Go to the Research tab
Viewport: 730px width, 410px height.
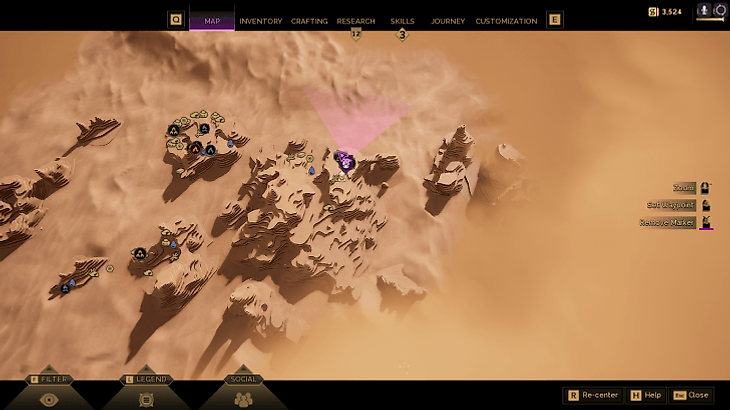356,21
